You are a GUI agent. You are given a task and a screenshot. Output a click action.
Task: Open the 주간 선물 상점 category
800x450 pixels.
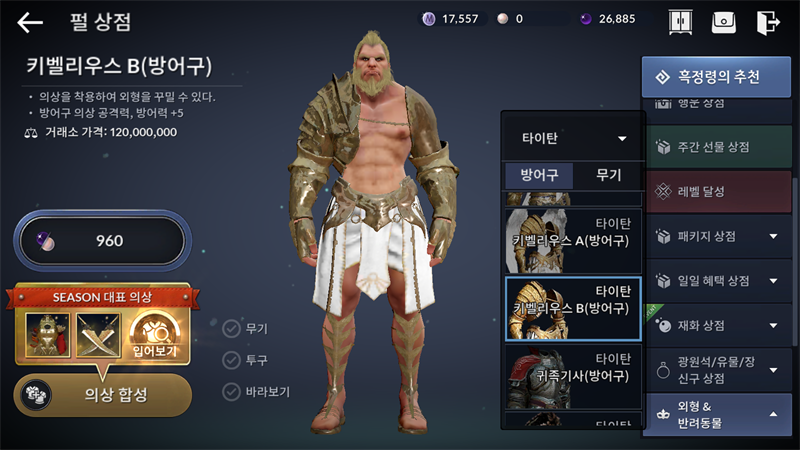click(x=715, y=147)
